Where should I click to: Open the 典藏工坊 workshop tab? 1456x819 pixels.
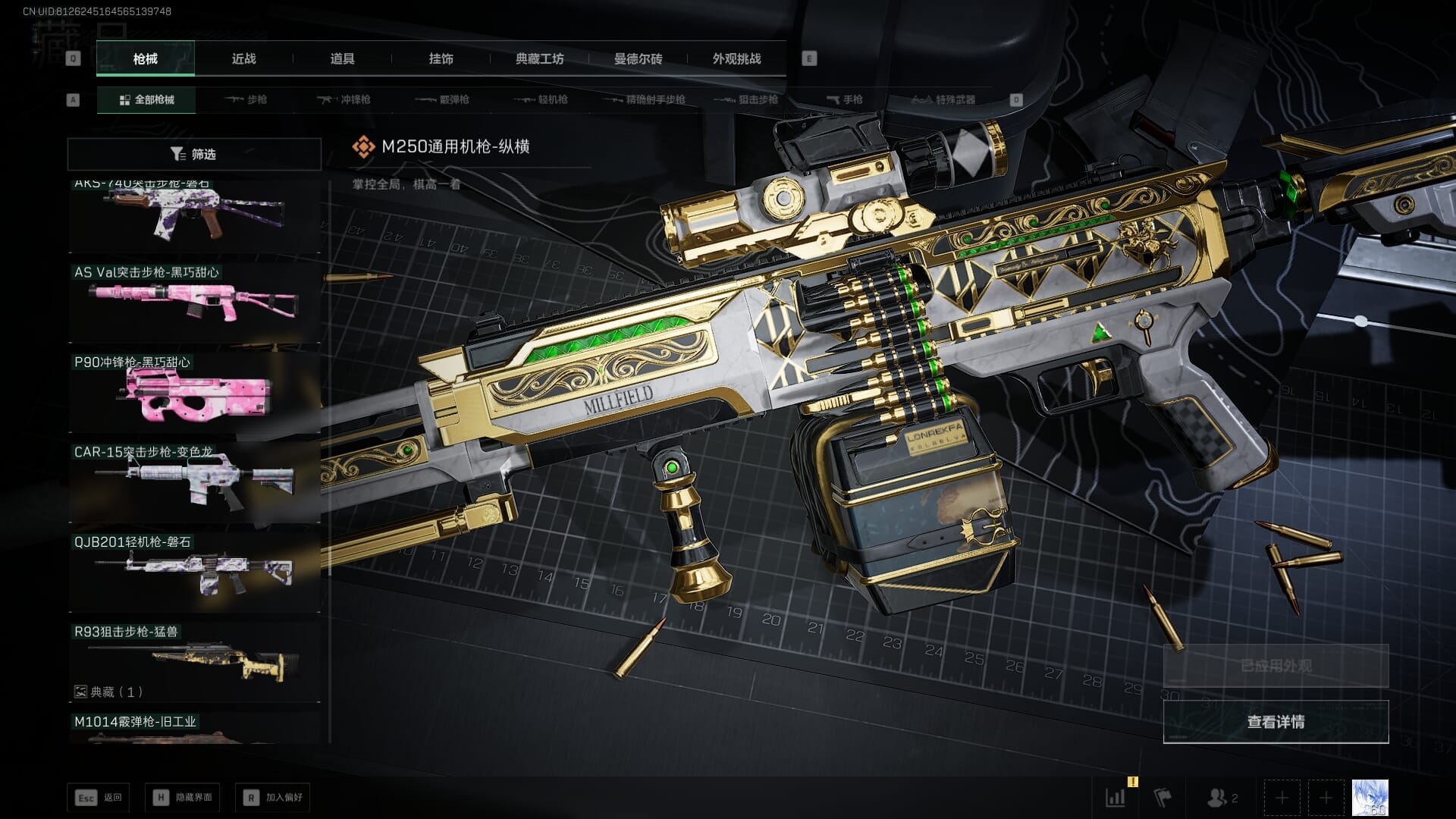[x=539, y=58]
